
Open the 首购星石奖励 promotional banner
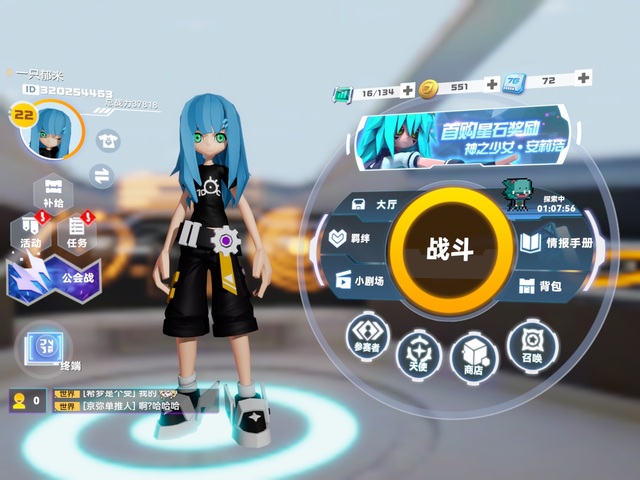pyautogui.click(x=475, y=140)
